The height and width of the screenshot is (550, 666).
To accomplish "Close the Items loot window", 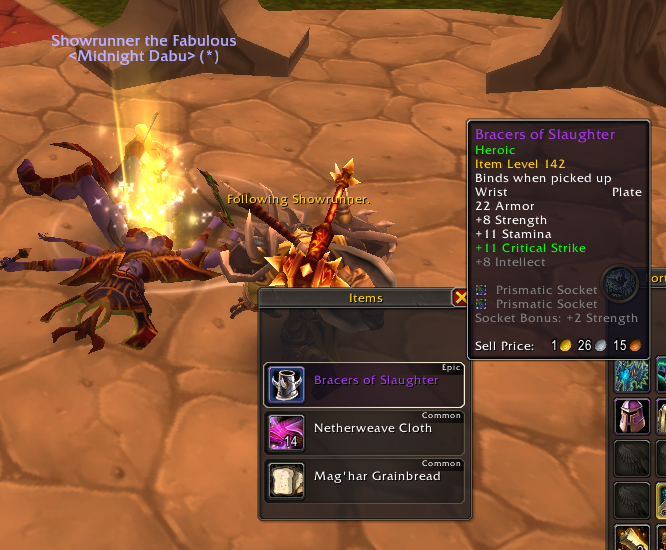I will coord(460,297).
